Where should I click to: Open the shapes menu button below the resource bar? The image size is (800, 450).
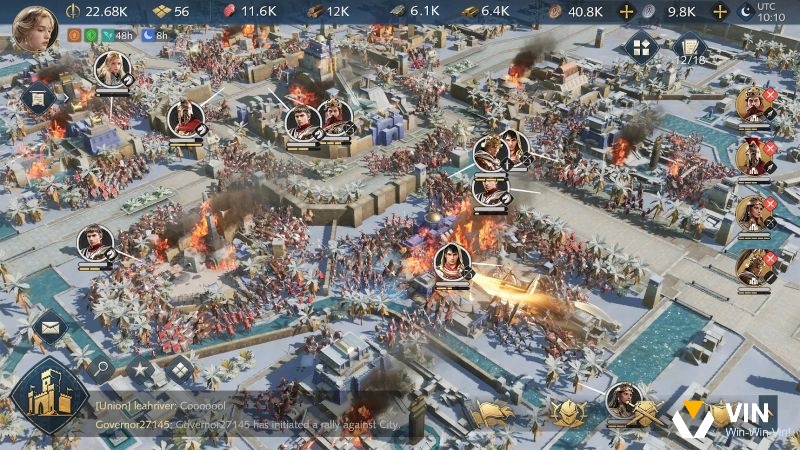pos(640,47)
